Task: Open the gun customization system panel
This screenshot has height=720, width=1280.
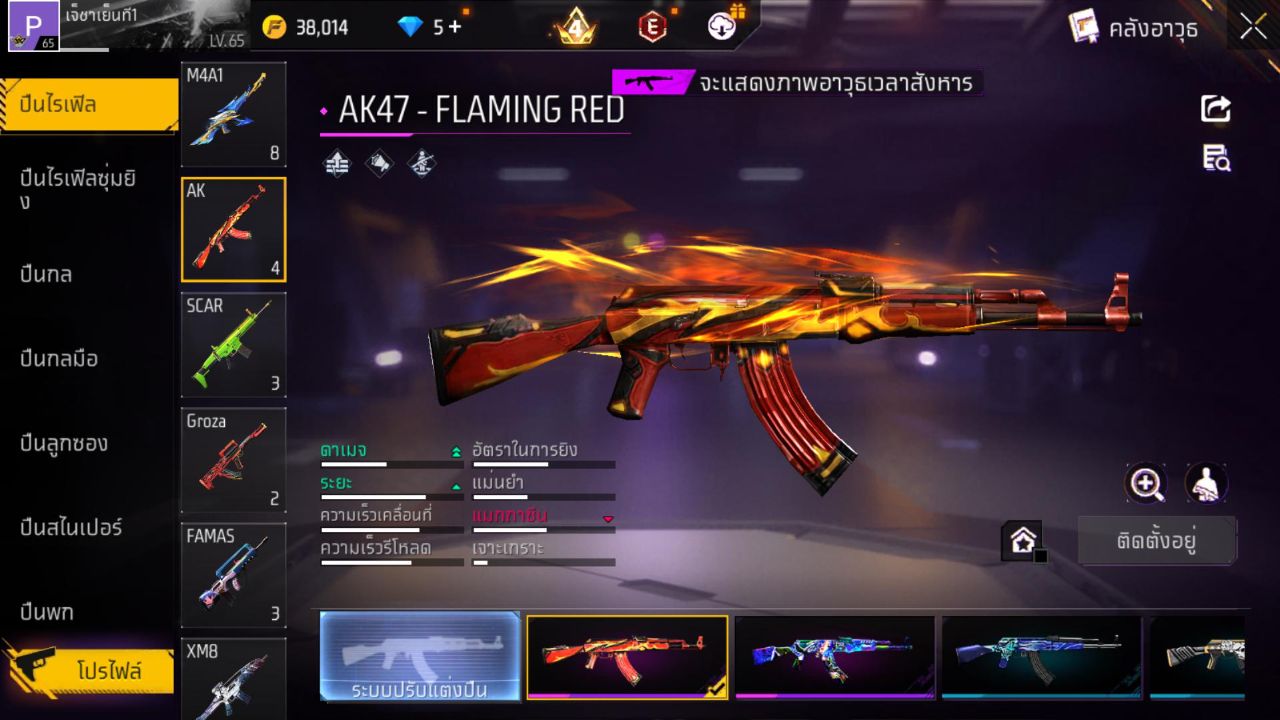Action: [419, 658]
